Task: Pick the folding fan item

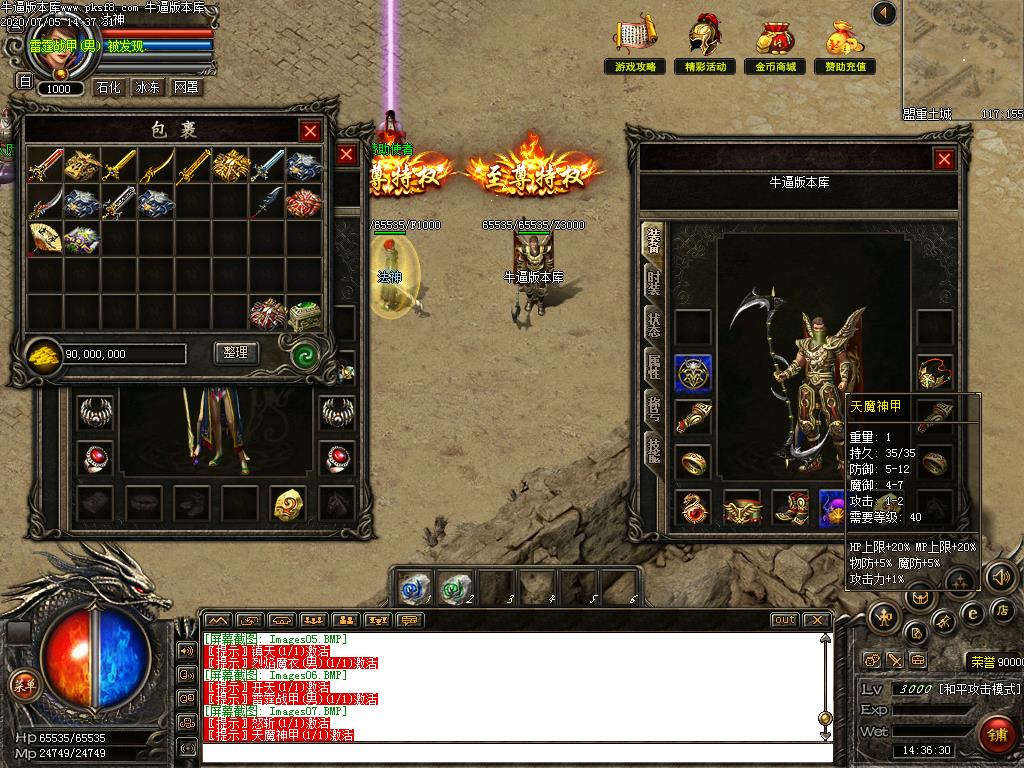Action: 45,239
